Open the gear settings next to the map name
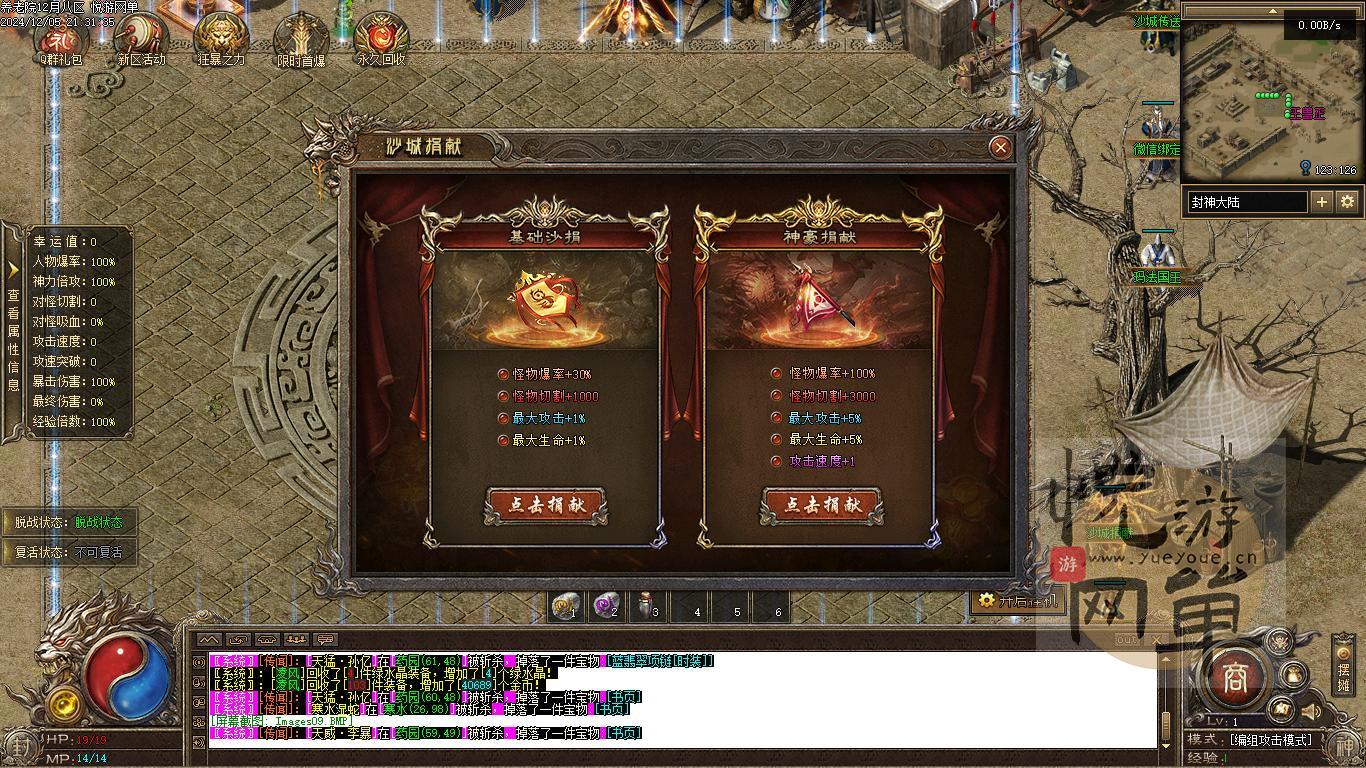 point(1347,202)
